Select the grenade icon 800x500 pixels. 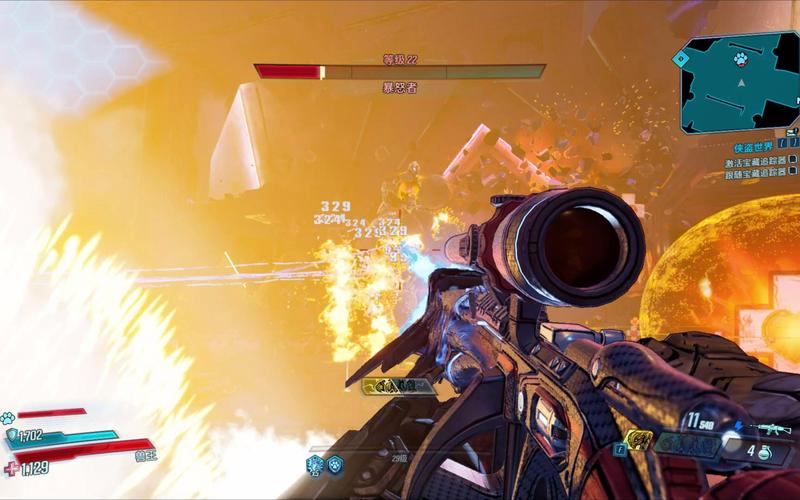[x=764, y=451]
